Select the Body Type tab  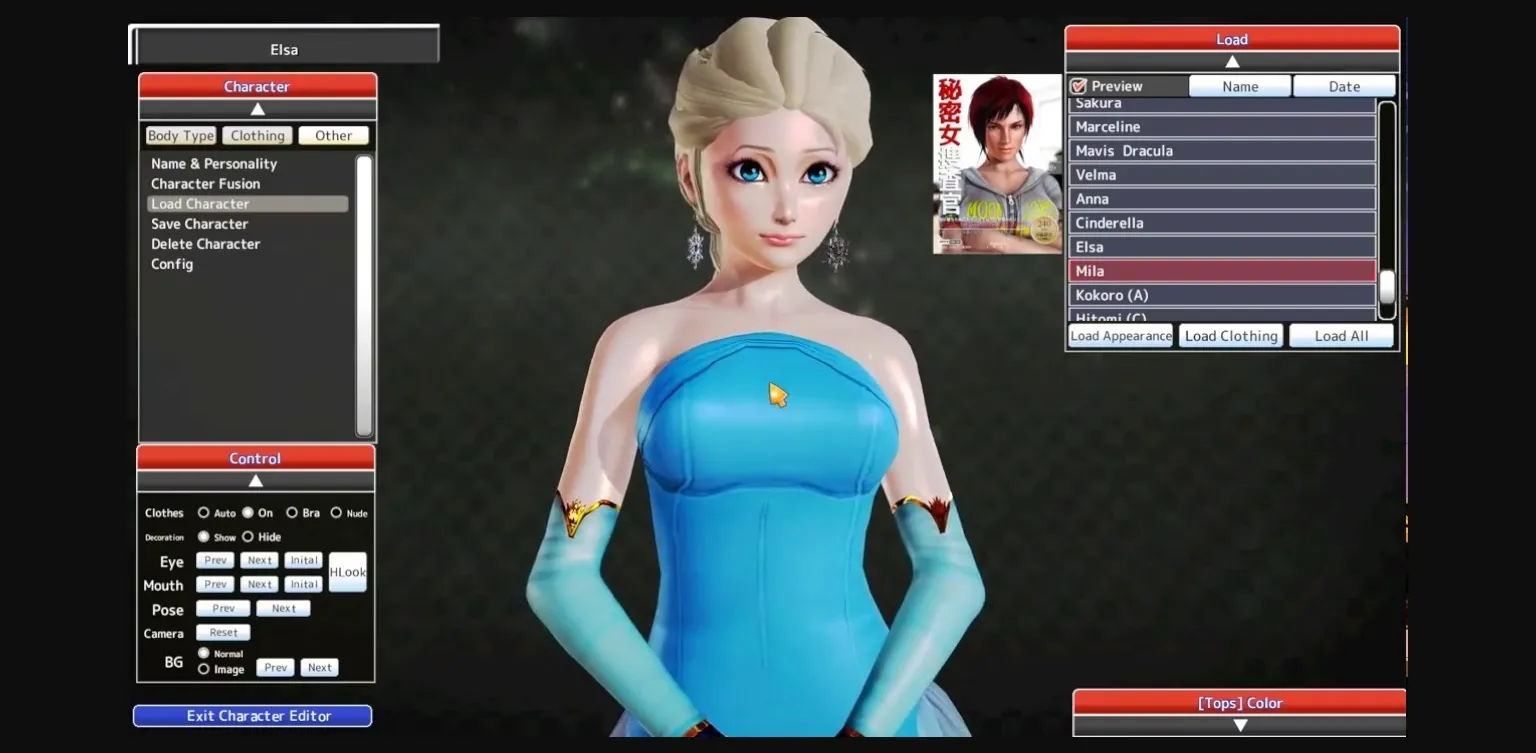(180, 135)
